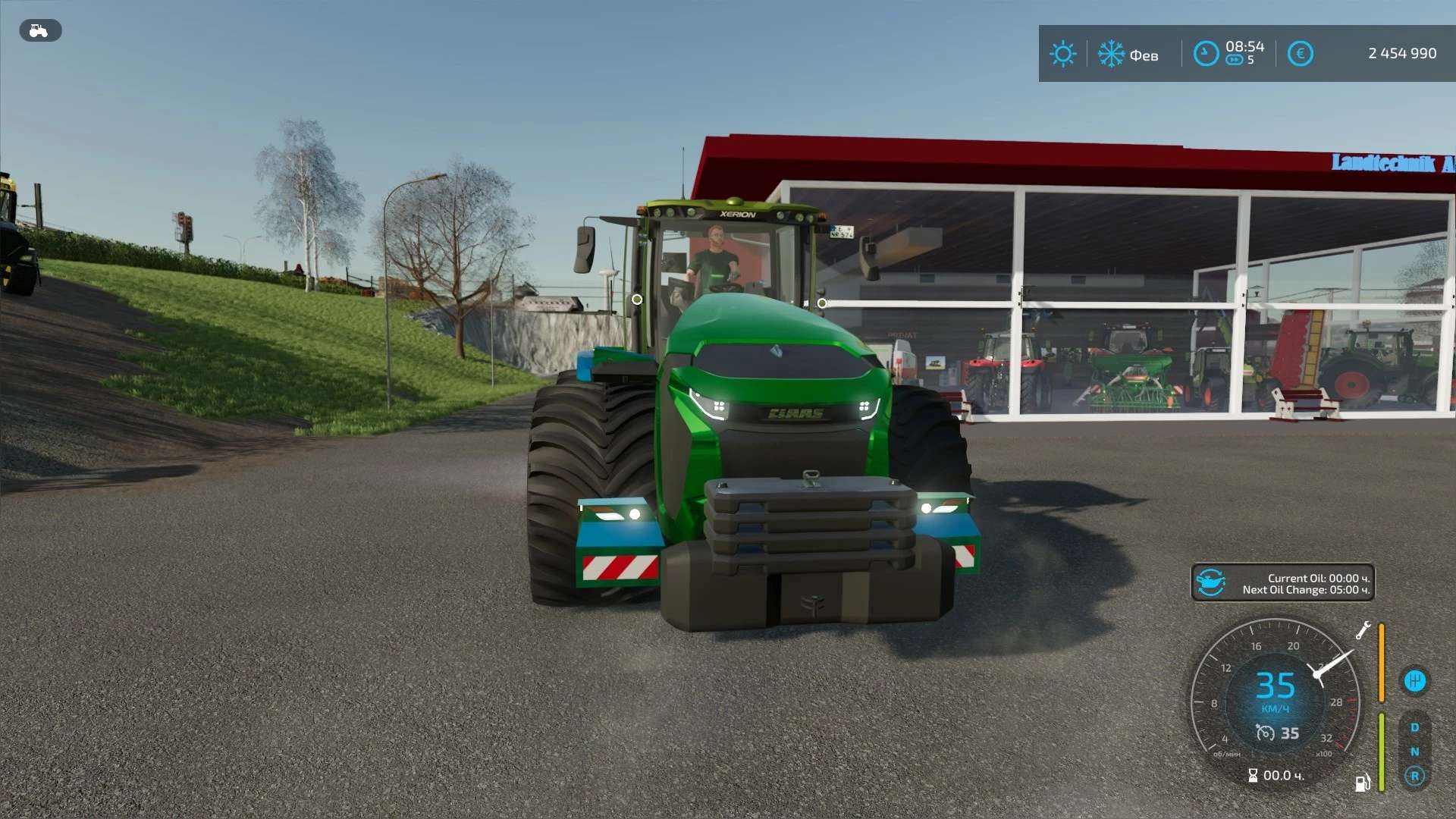The image size is (1456, 819).
Task: Click the tractor icon badge
Action: tap(39, 30)
